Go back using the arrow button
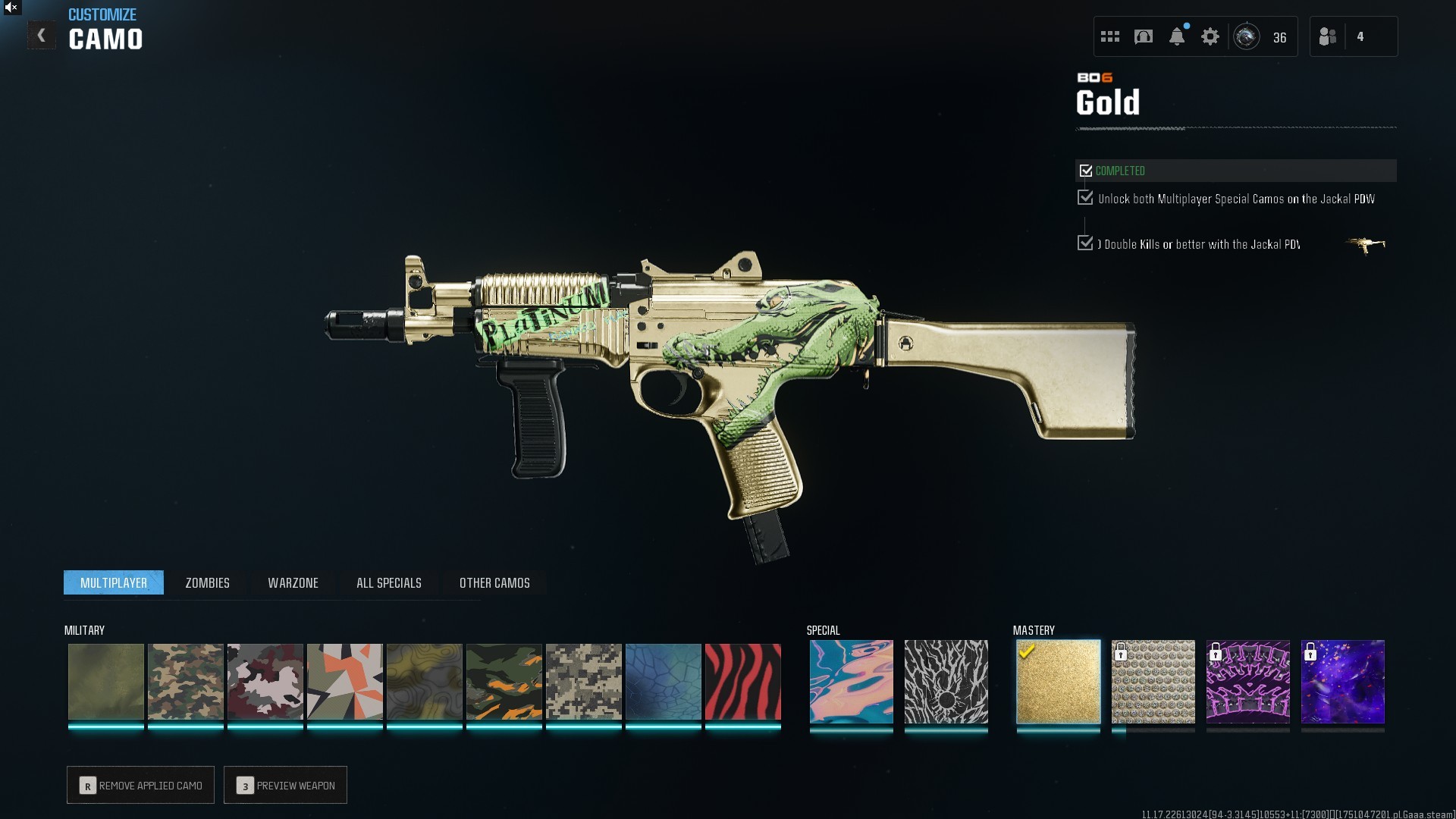The image size is (1456, 819). coord(42,36)
